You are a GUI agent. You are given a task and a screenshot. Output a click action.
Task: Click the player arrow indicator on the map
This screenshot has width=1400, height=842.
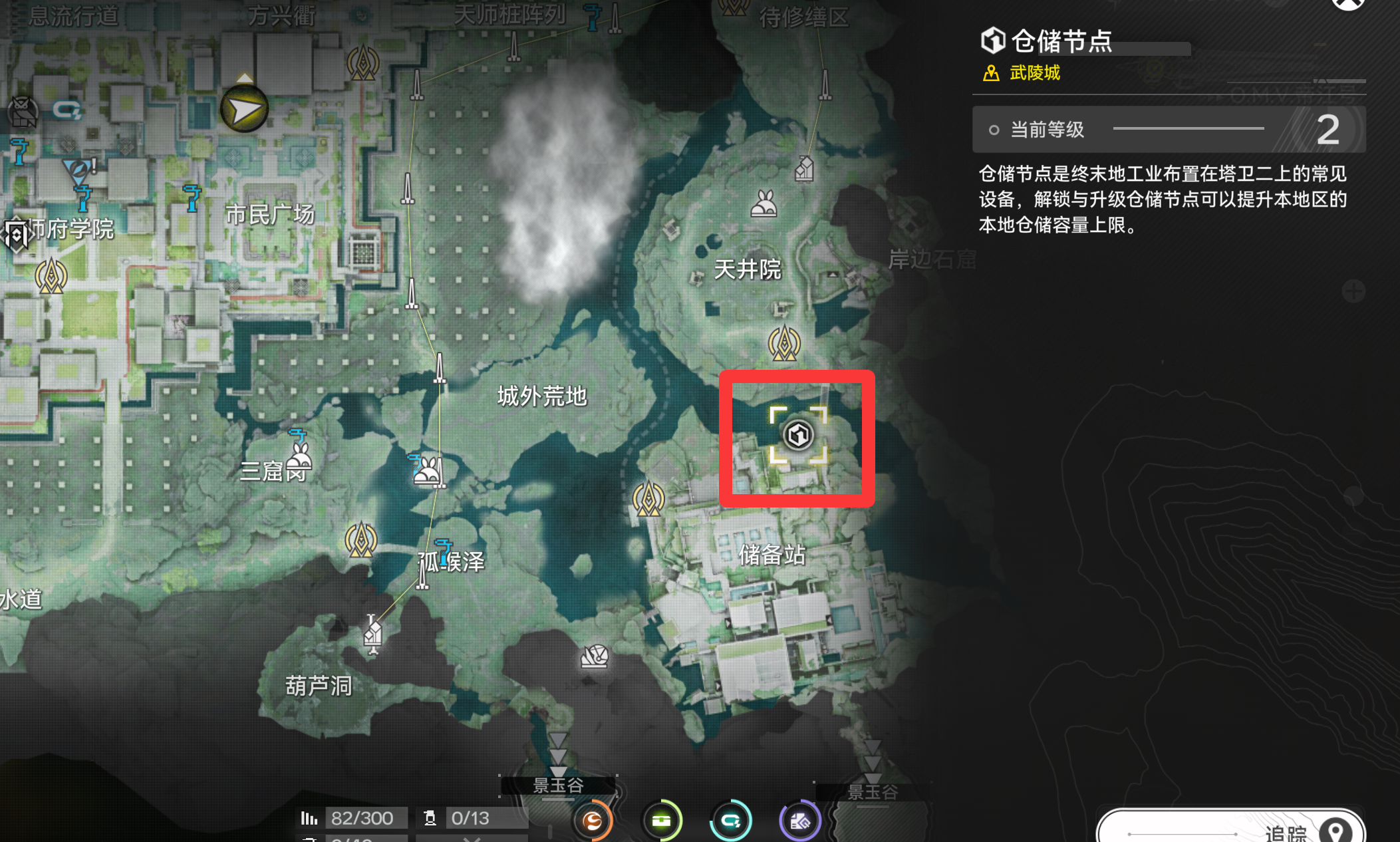click(243, 108)
